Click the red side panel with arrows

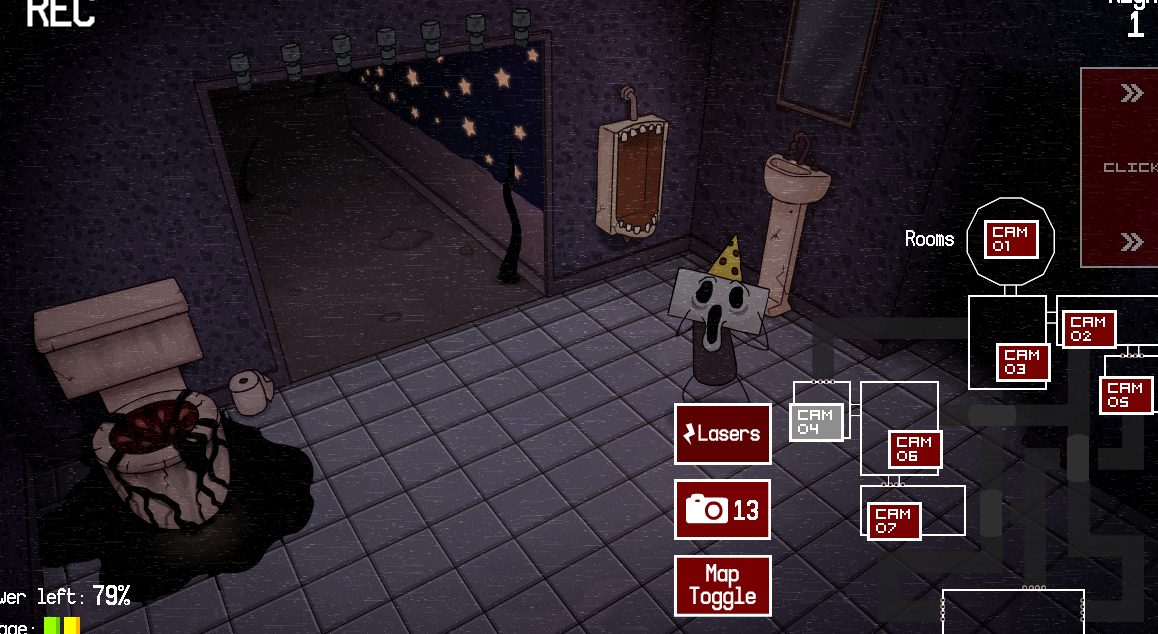(x=1120, y=167)
